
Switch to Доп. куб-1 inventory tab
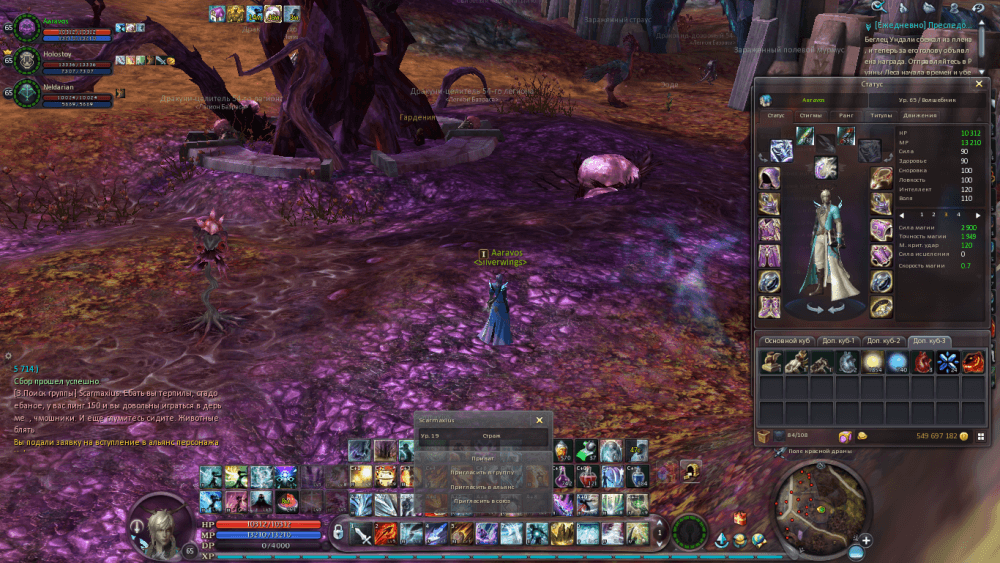click(x=838, y=341)
